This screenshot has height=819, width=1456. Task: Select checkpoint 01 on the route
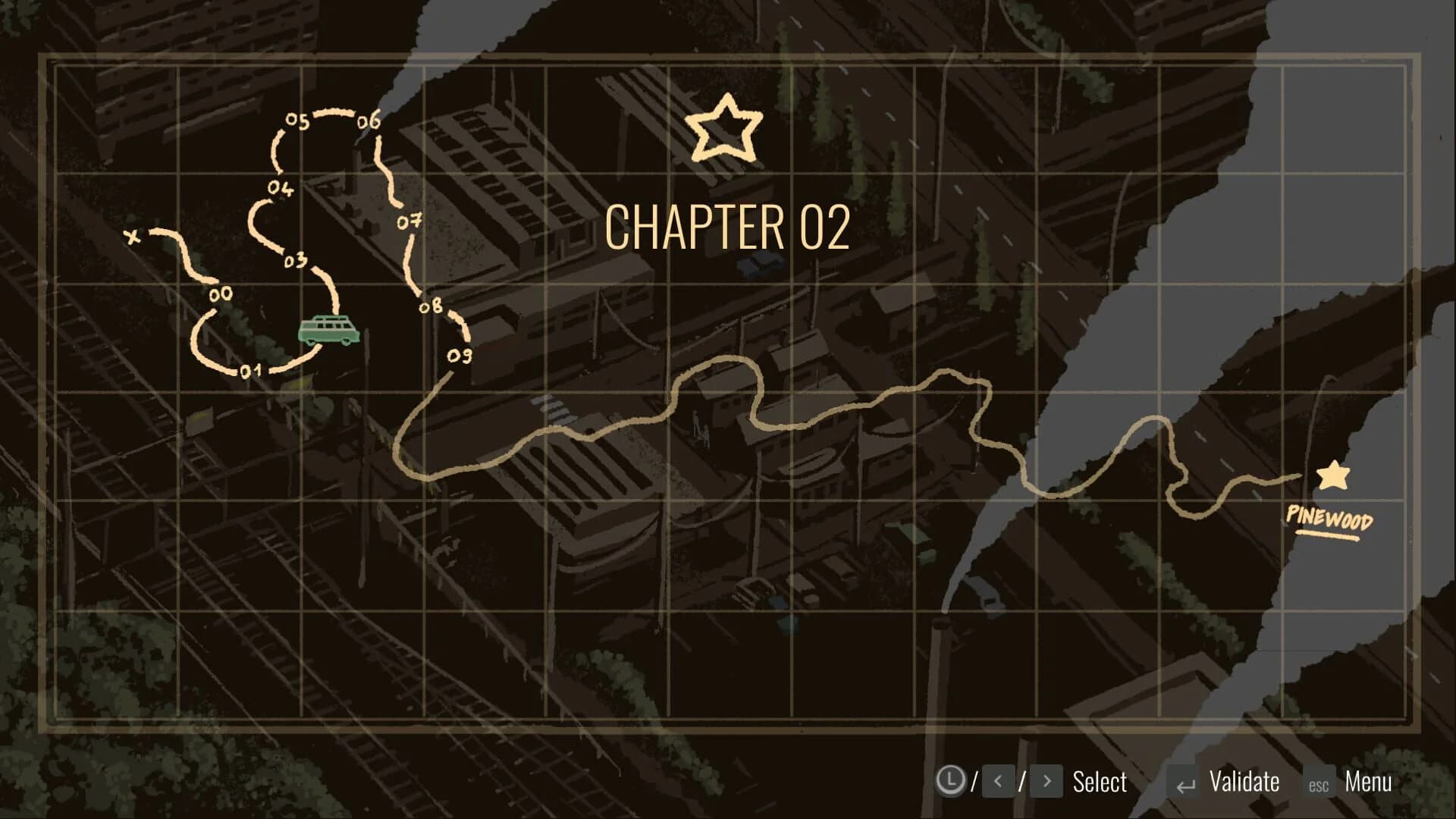[x=250, y=369]
